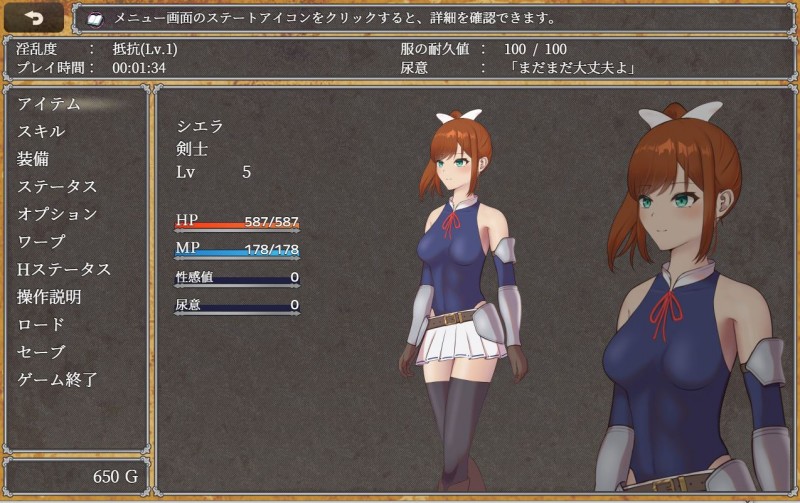Choose ロード to load a save
Viewport: 800px width, 503px height.
click(x=41, y=324)
